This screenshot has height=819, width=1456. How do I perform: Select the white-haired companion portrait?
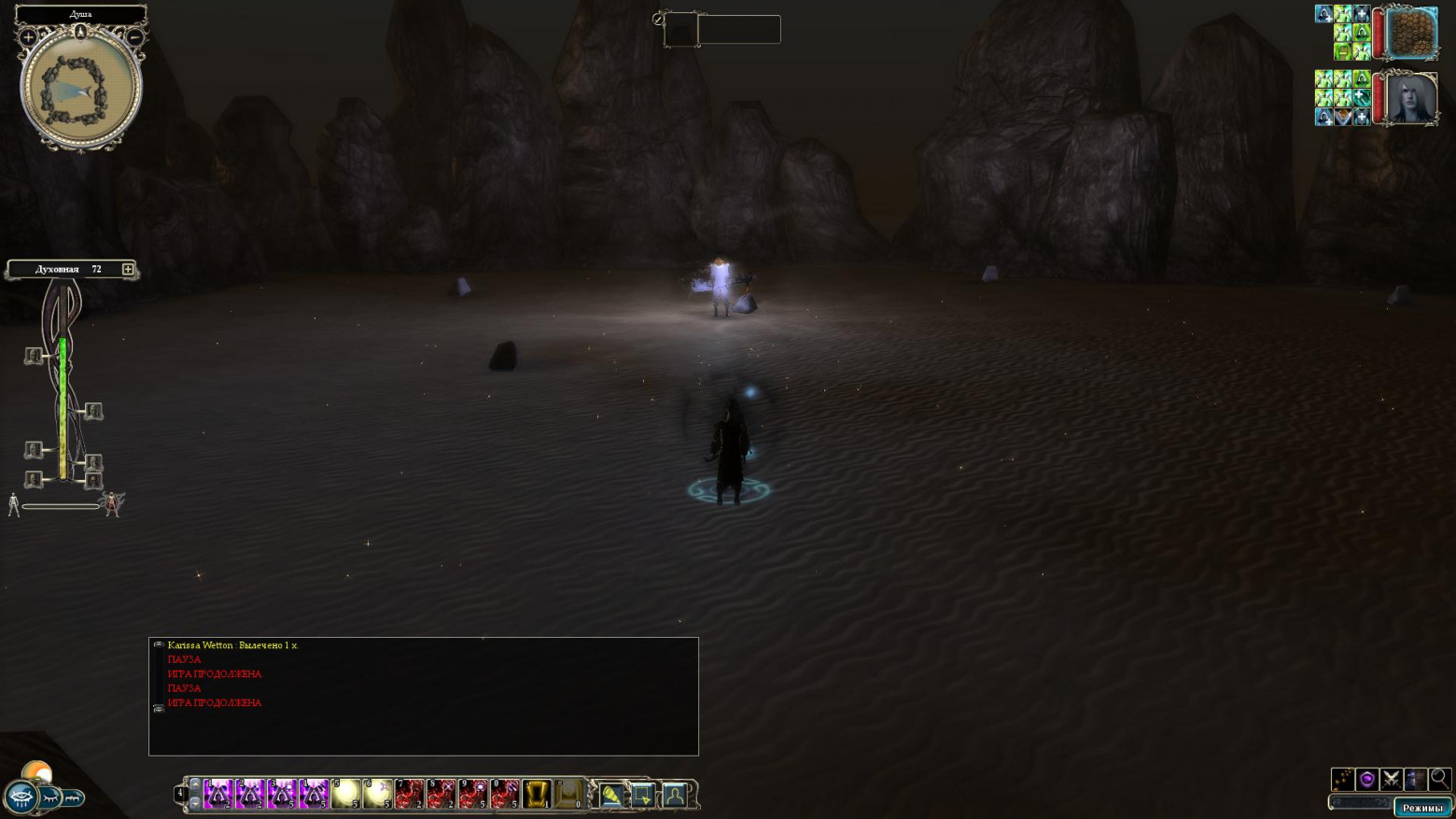click(x=1411, y=98)
